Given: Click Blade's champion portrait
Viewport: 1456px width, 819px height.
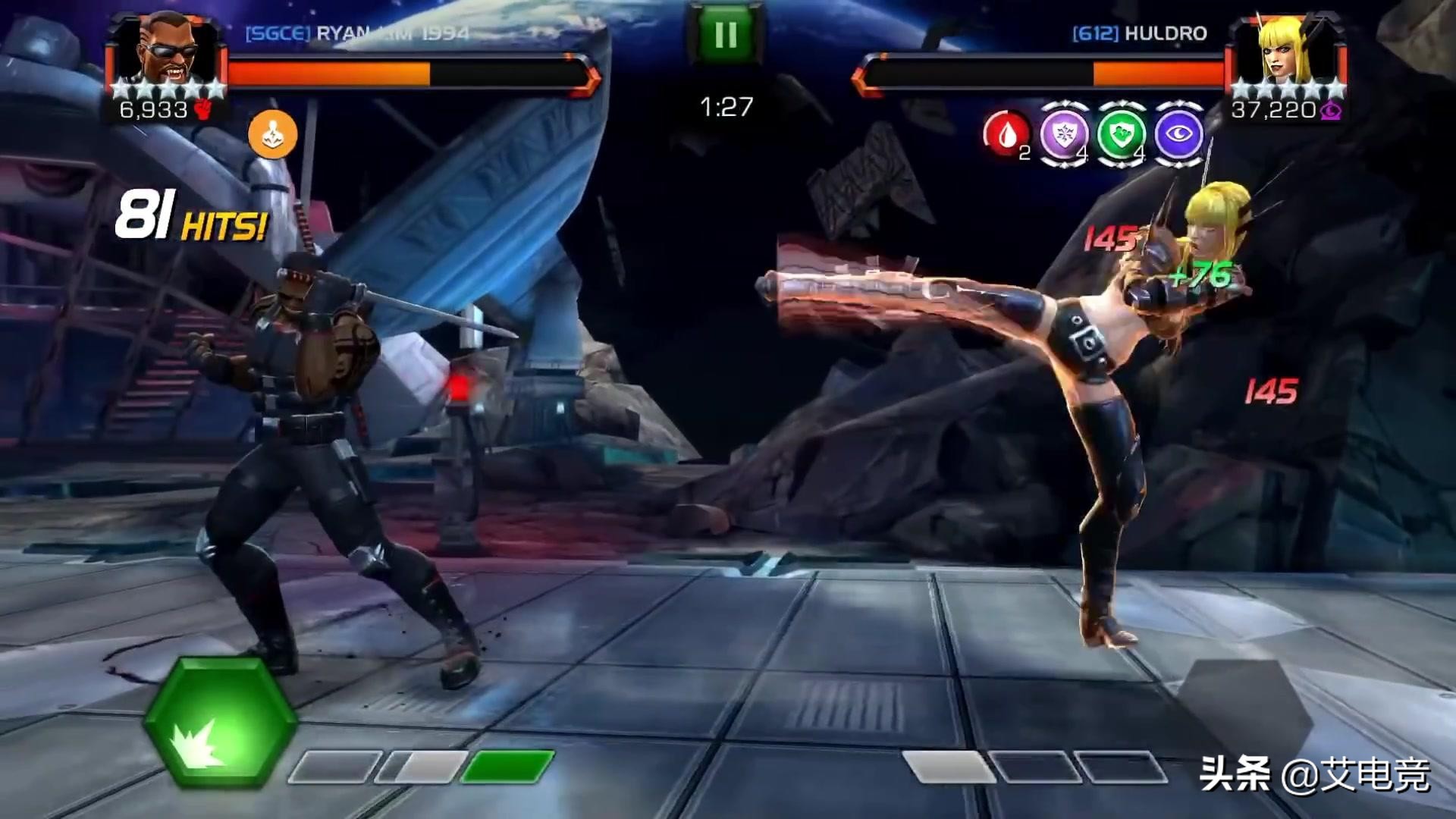Looking at the screenshot, I should coord(168,50).
